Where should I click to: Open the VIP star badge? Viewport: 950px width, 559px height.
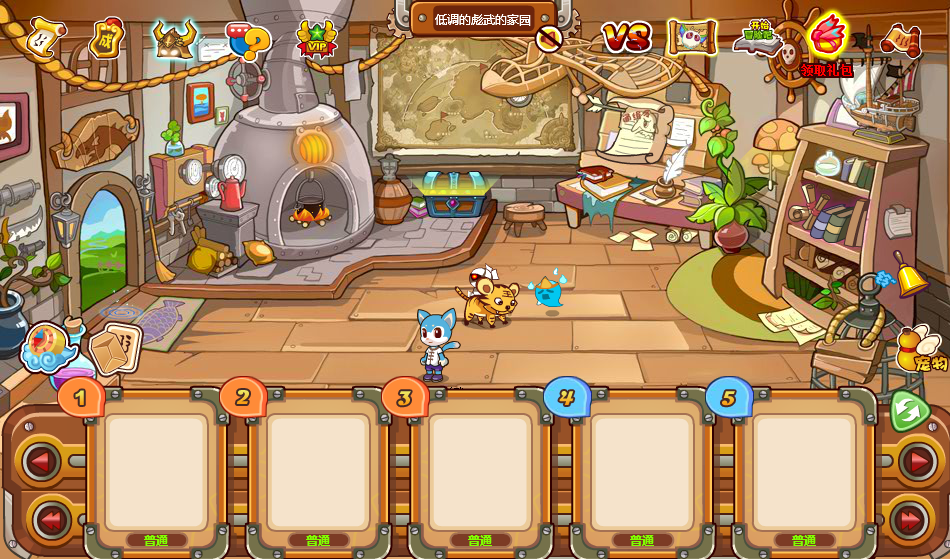317,41
